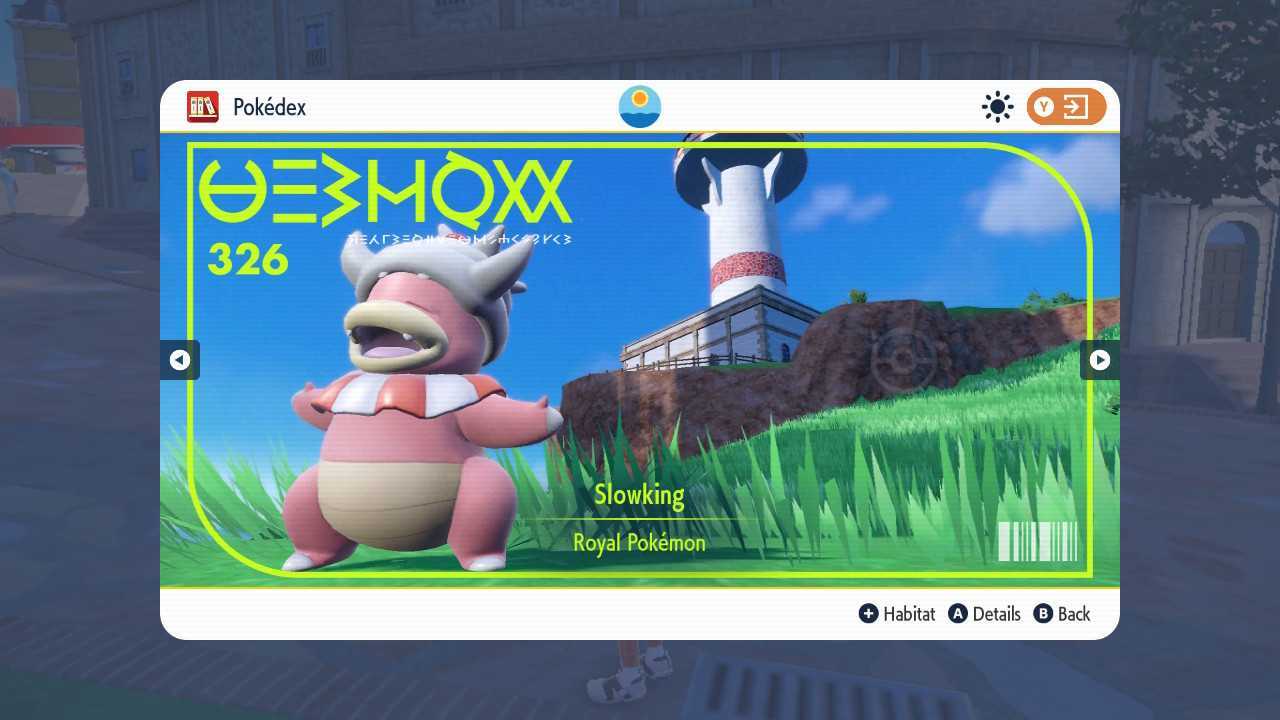Click the right arrow to view next Pokémon

point(1099,360)
